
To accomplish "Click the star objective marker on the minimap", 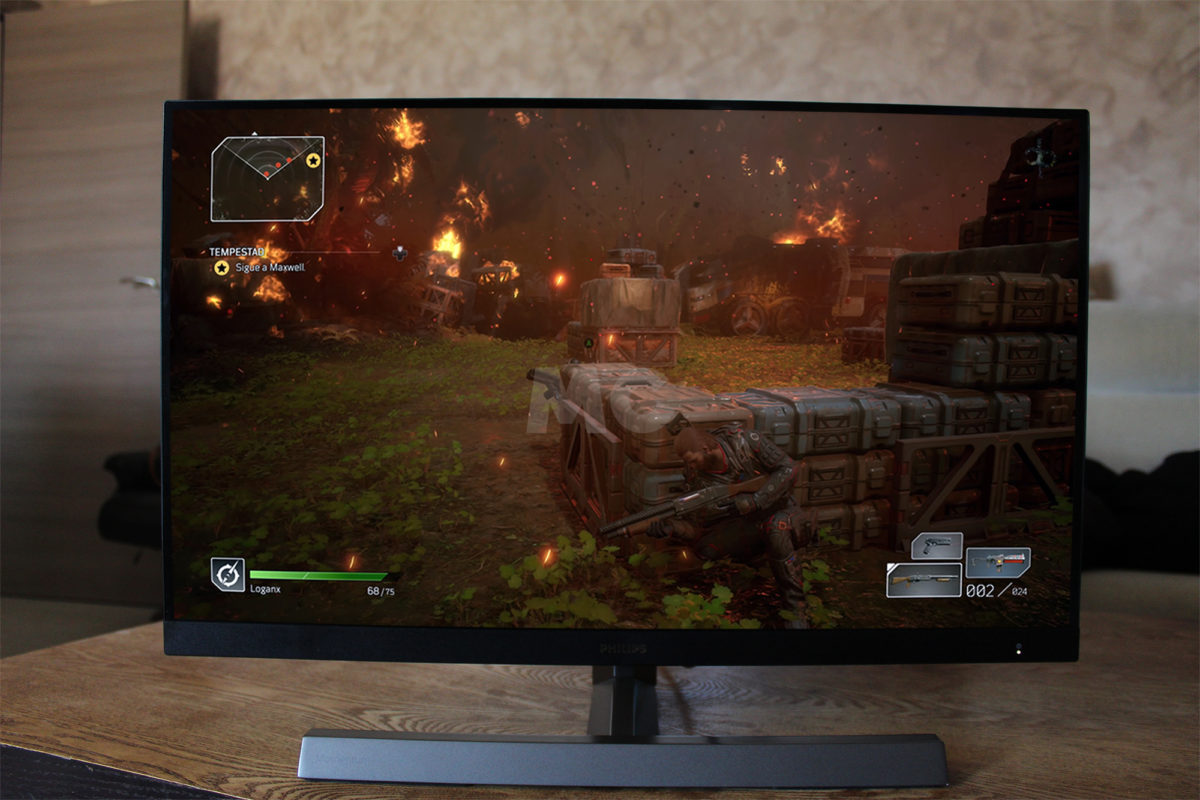I will pyautogui.click(x=313, y=160).
